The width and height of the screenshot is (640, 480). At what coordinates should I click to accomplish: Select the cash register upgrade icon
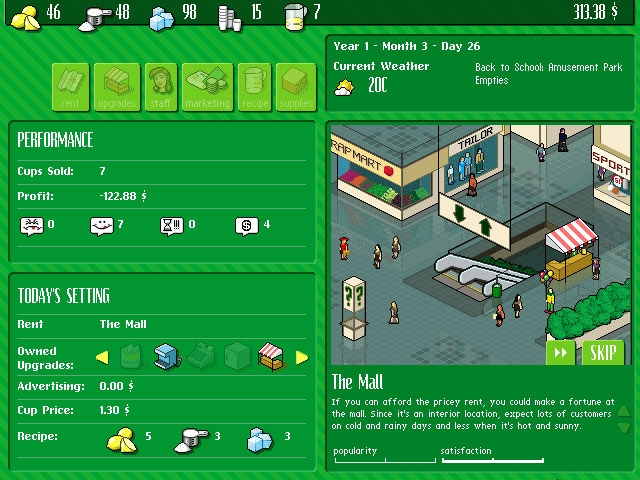click(201, 356)
